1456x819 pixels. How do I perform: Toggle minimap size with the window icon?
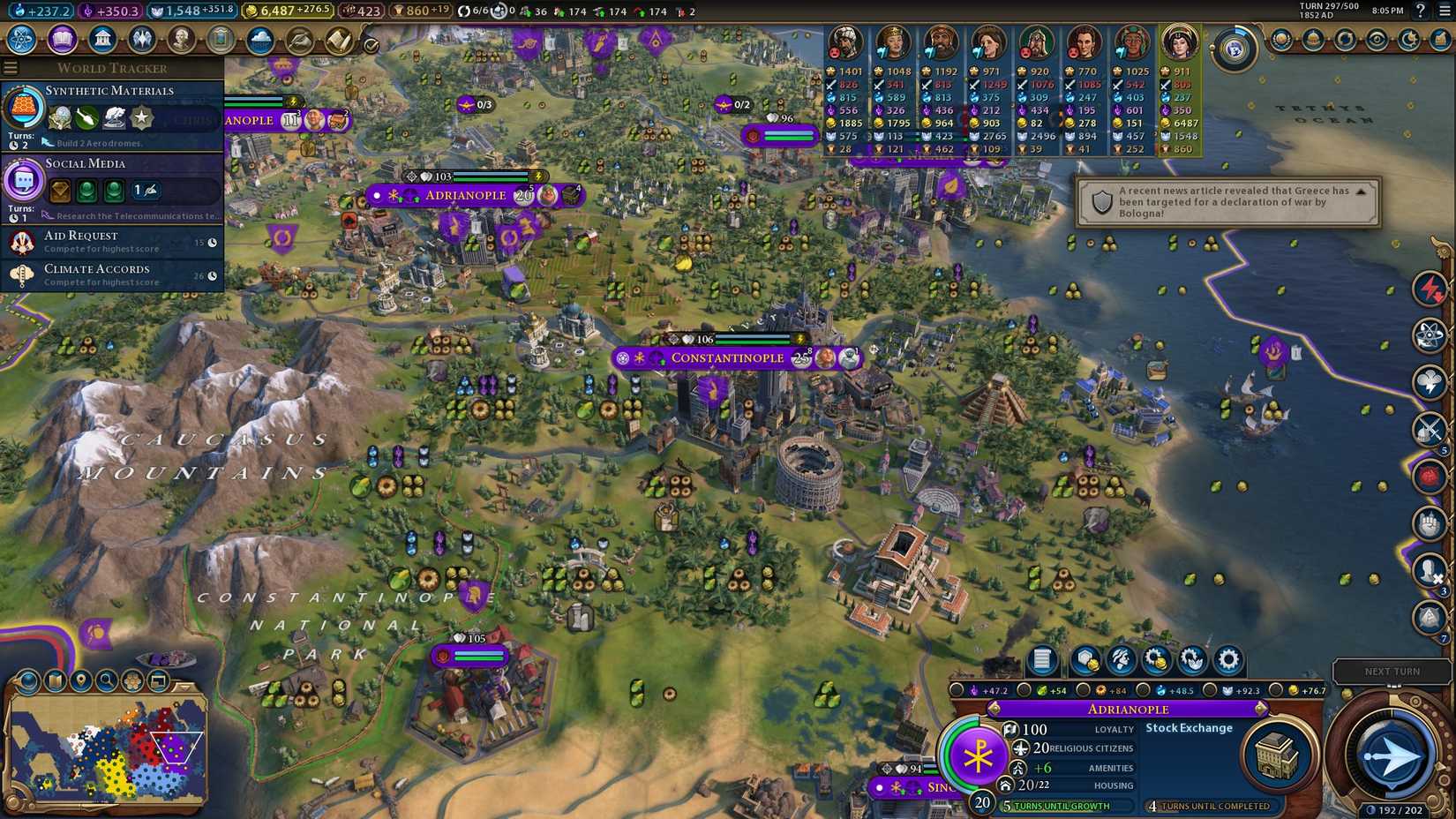click(x=159, y=681)
